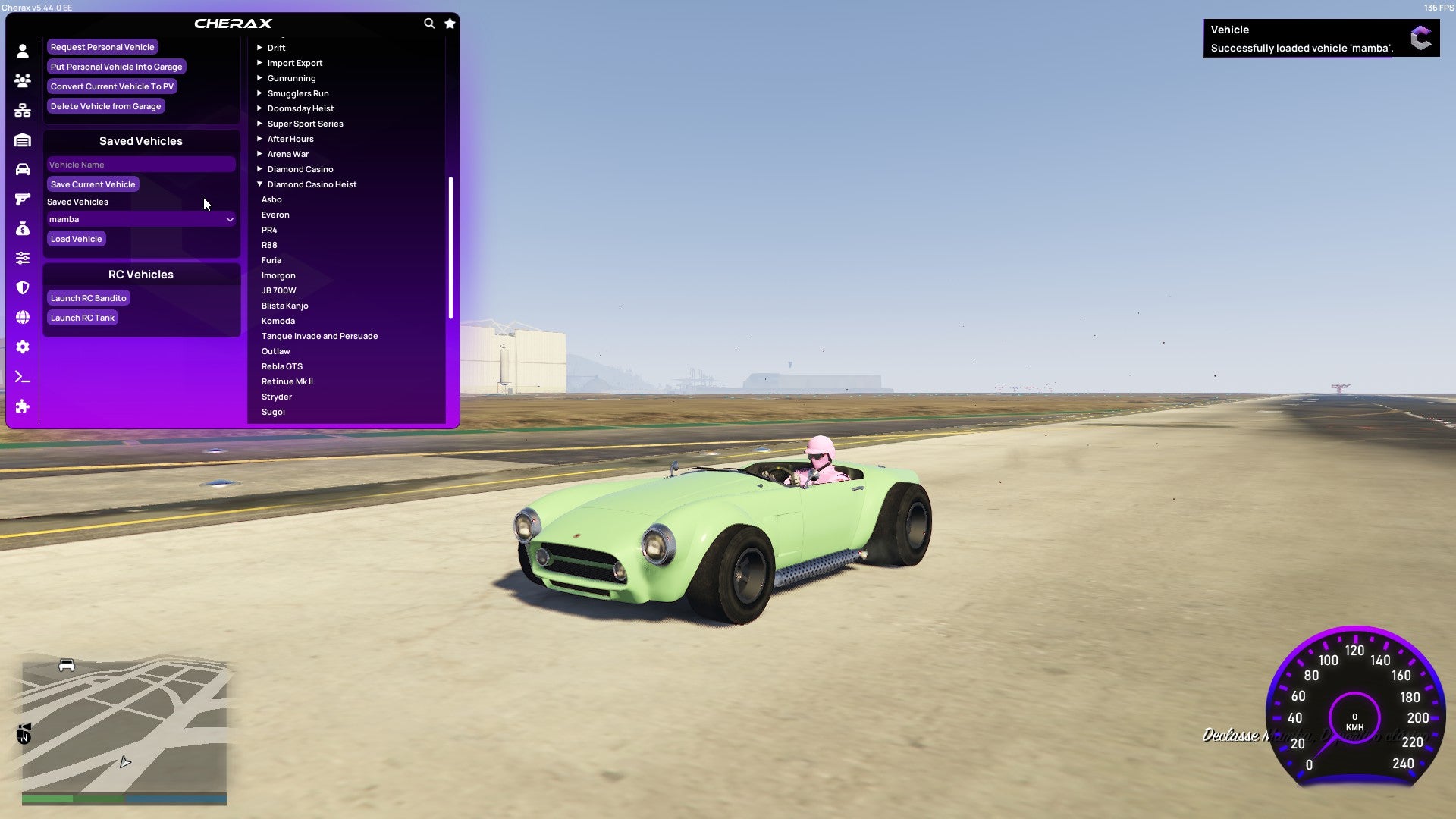Select Stryder from the Diamond Casino Heist list
The width and height of the screenshot is (1456, 819).
pos(276,396)
